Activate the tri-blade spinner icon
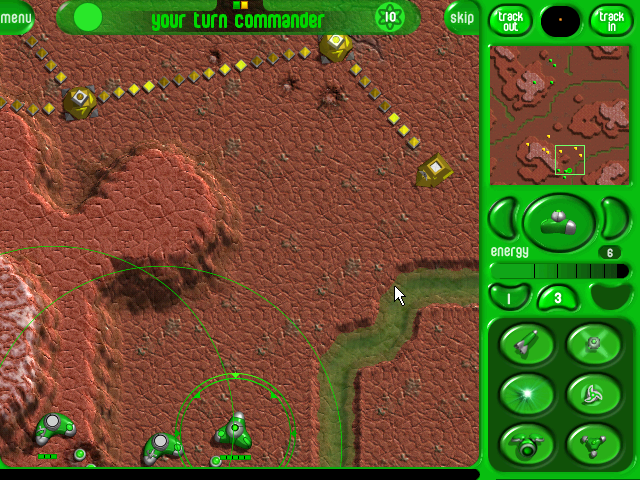The width and height of the screenshot is (640, 480). (593, 393)
